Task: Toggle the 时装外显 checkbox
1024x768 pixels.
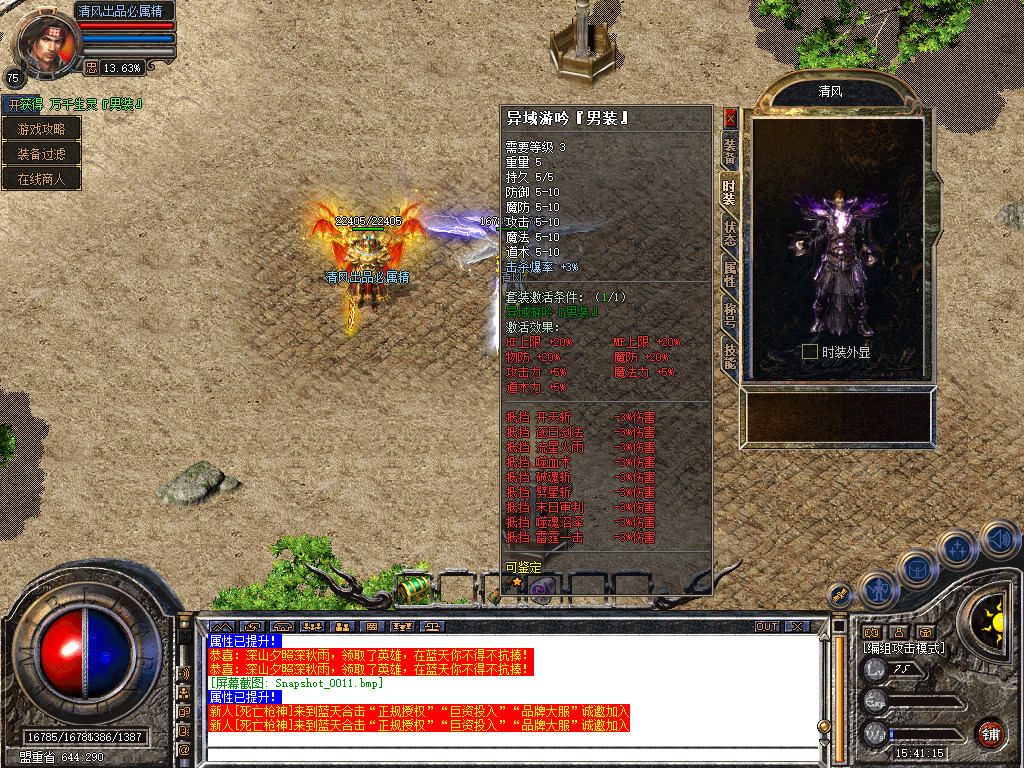Action: pos(810,352)
